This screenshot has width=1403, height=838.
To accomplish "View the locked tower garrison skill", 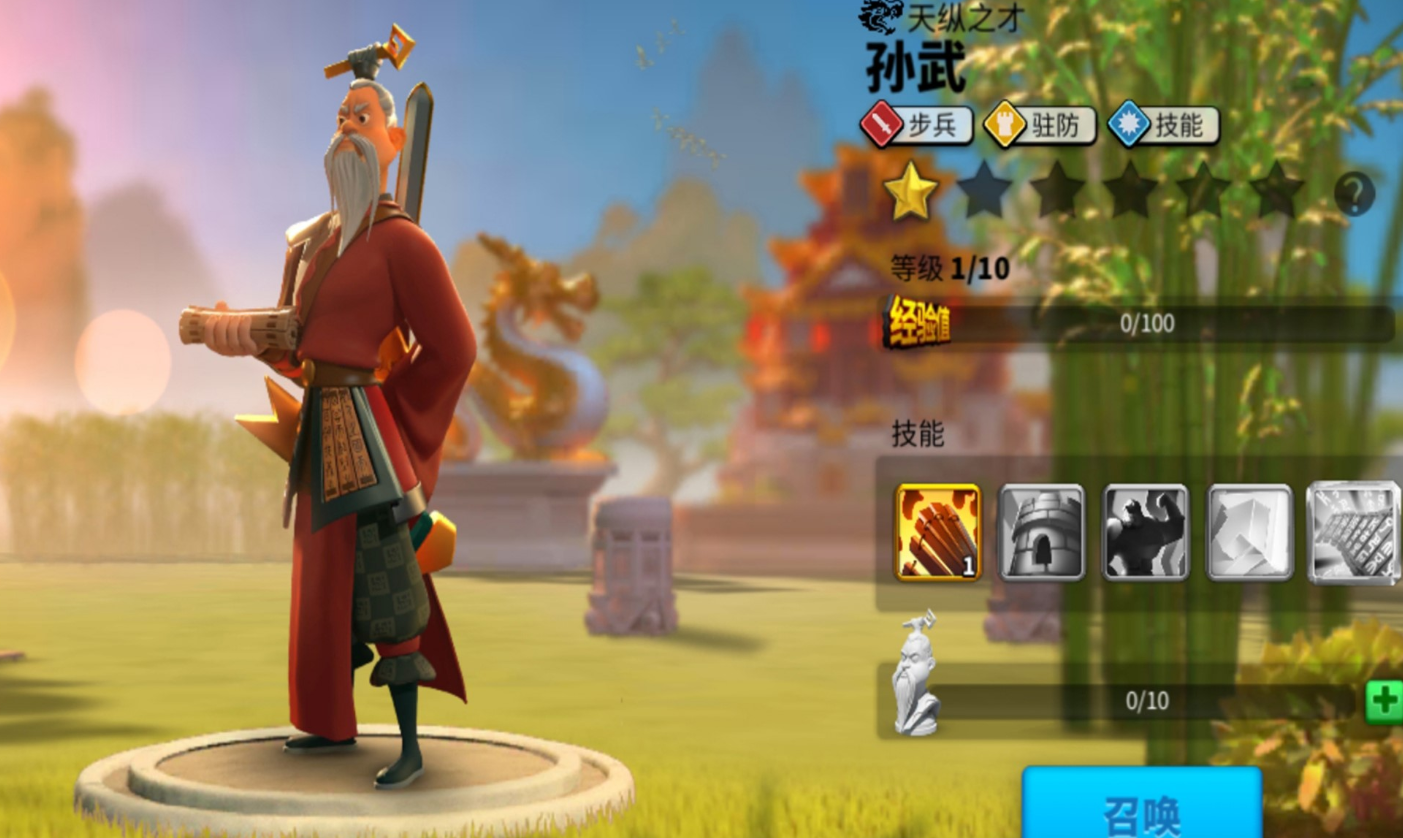I will [x=1041, y=533].
